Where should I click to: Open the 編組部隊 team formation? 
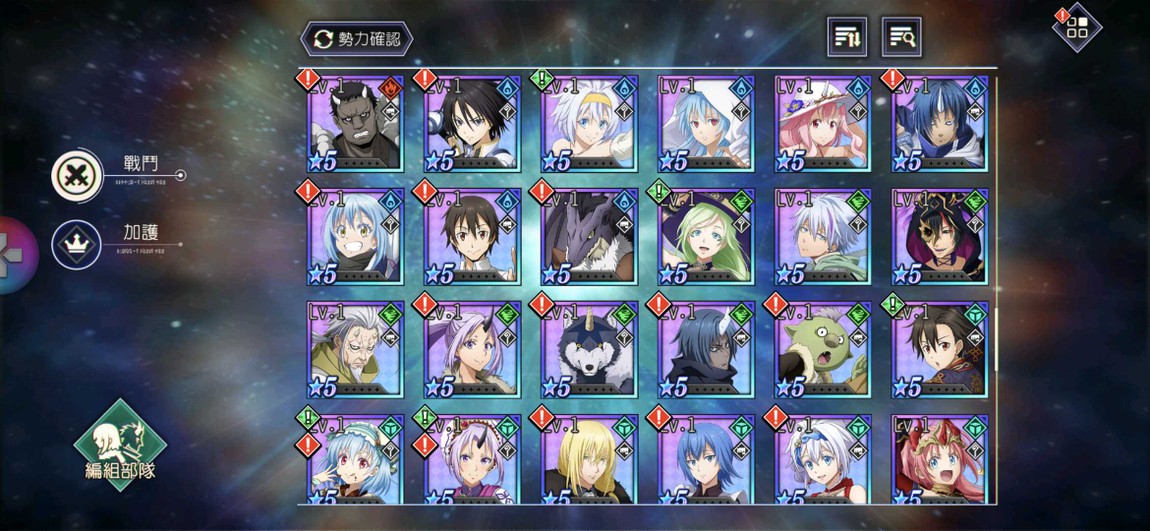click(120, 446)
